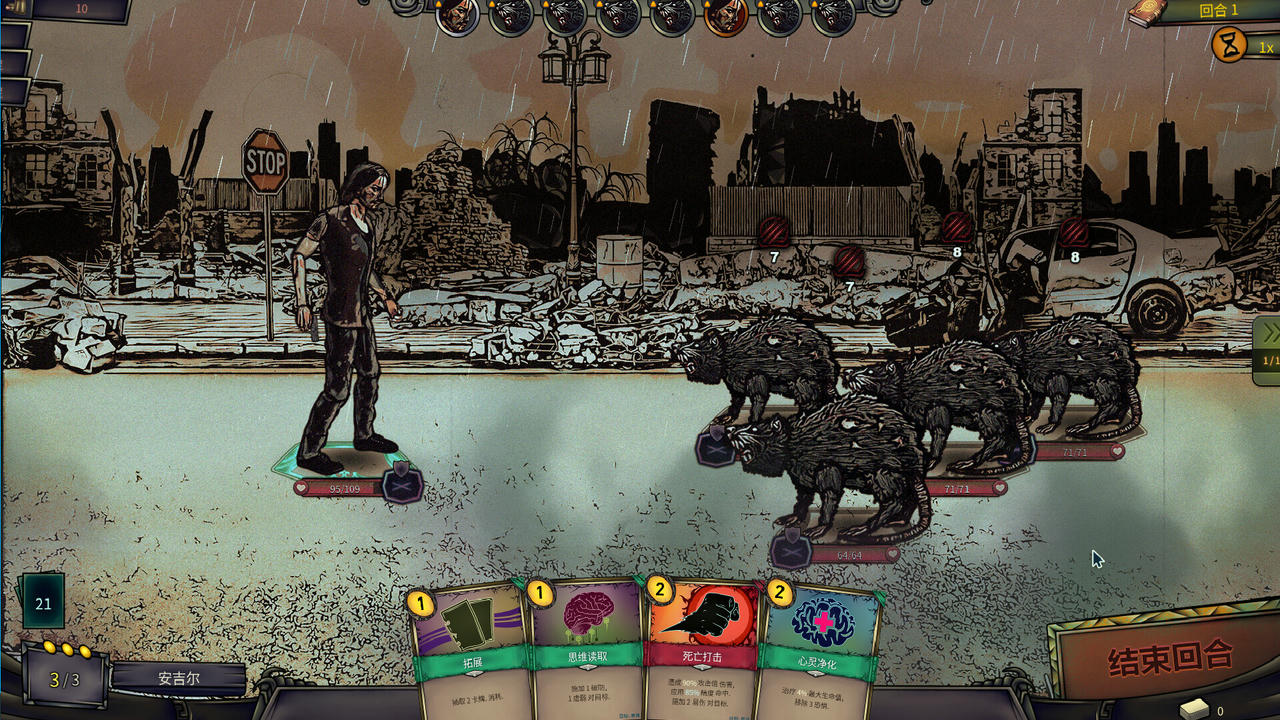
Task: Toggle the hourglass game speed button
Action: [x=1228, y=45]
